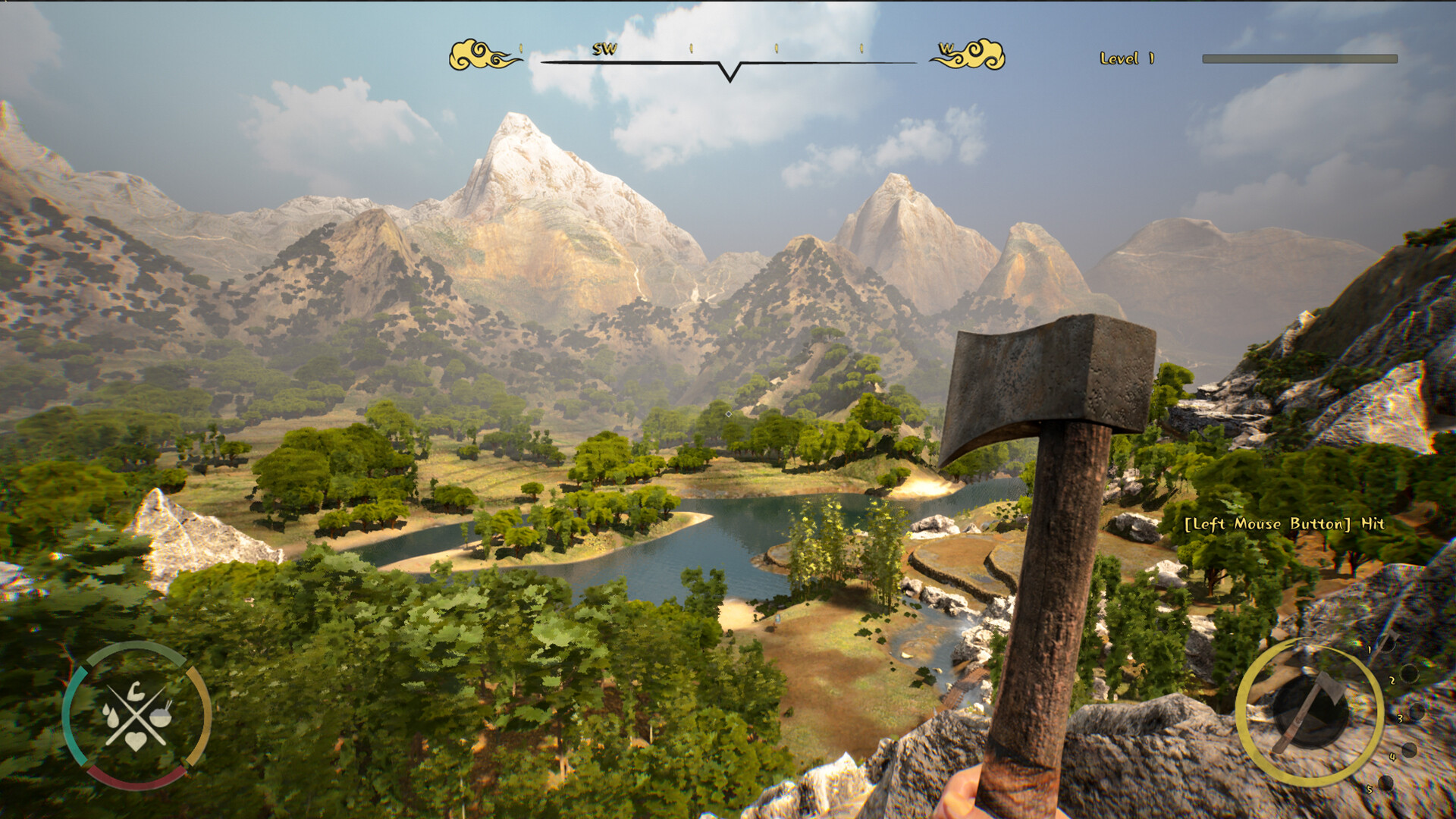
Task: Select the muscle strength status icon
Action: 137,691
